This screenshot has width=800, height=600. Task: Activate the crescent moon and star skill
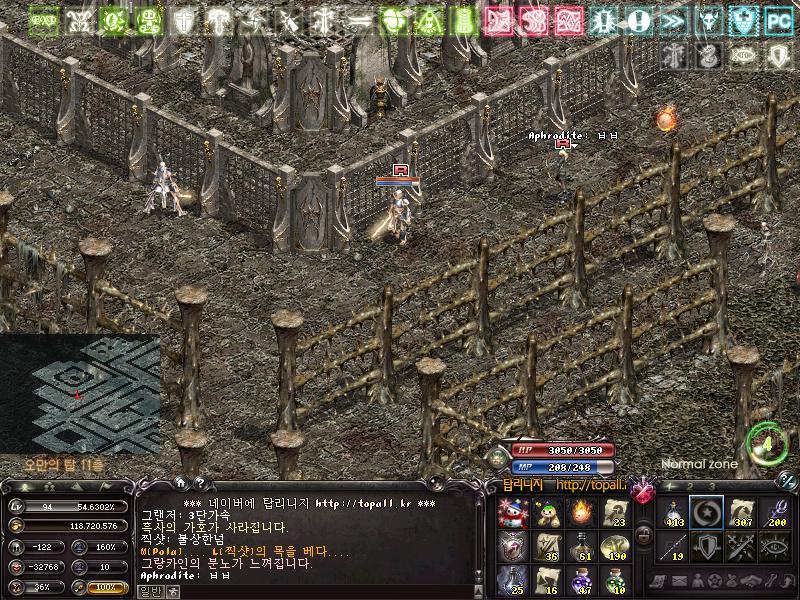(707, 513)
